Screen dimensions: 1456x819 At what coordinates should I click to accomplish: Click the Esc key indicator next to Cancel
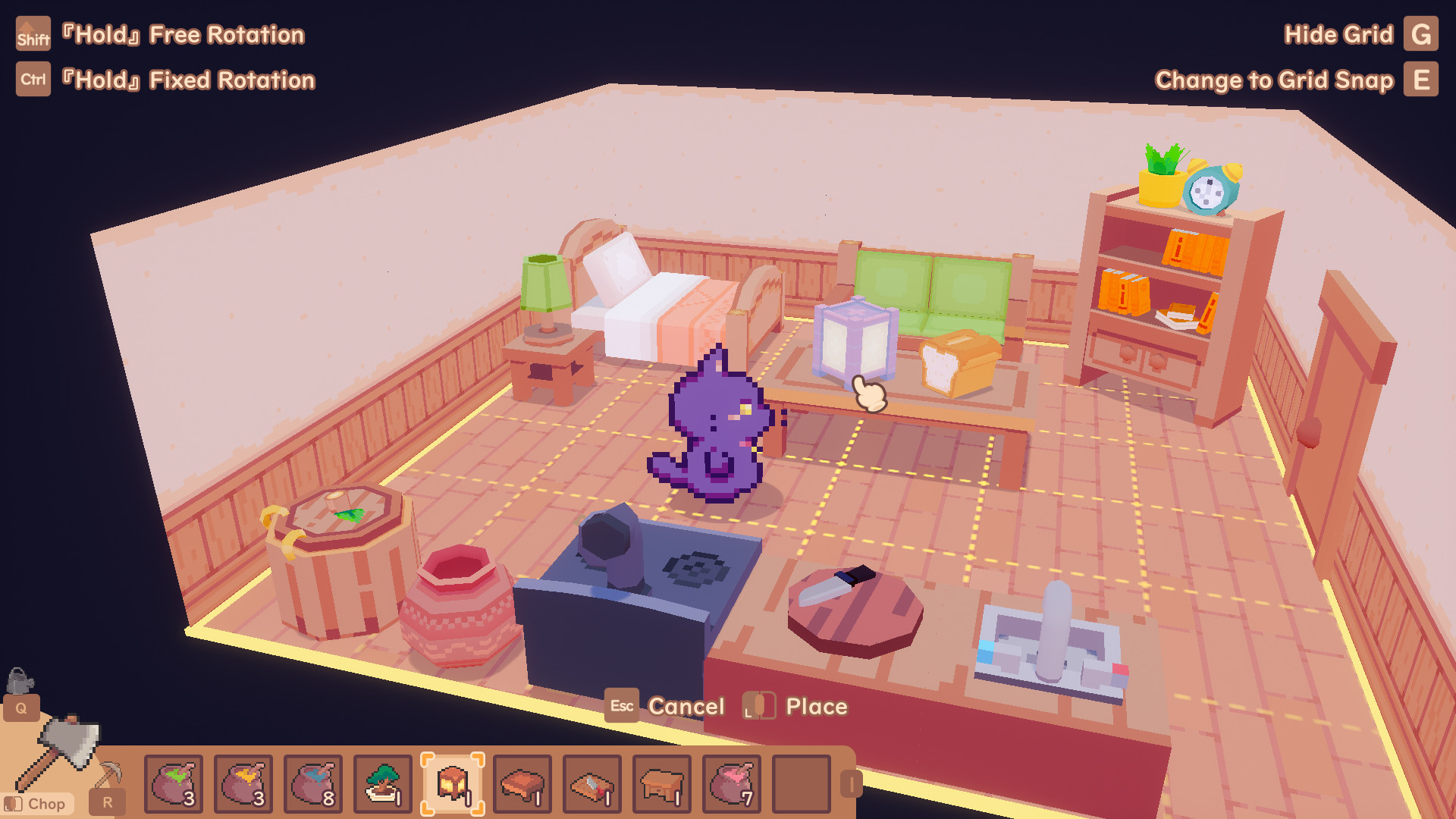[x=621, y=706]
